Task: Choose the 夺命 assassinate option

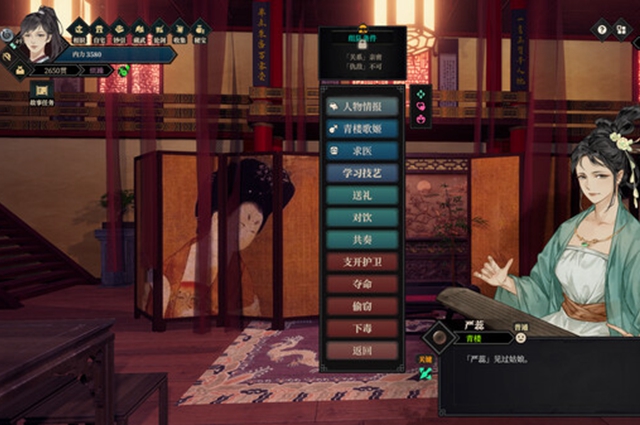Action: click(x=362, y=284)
